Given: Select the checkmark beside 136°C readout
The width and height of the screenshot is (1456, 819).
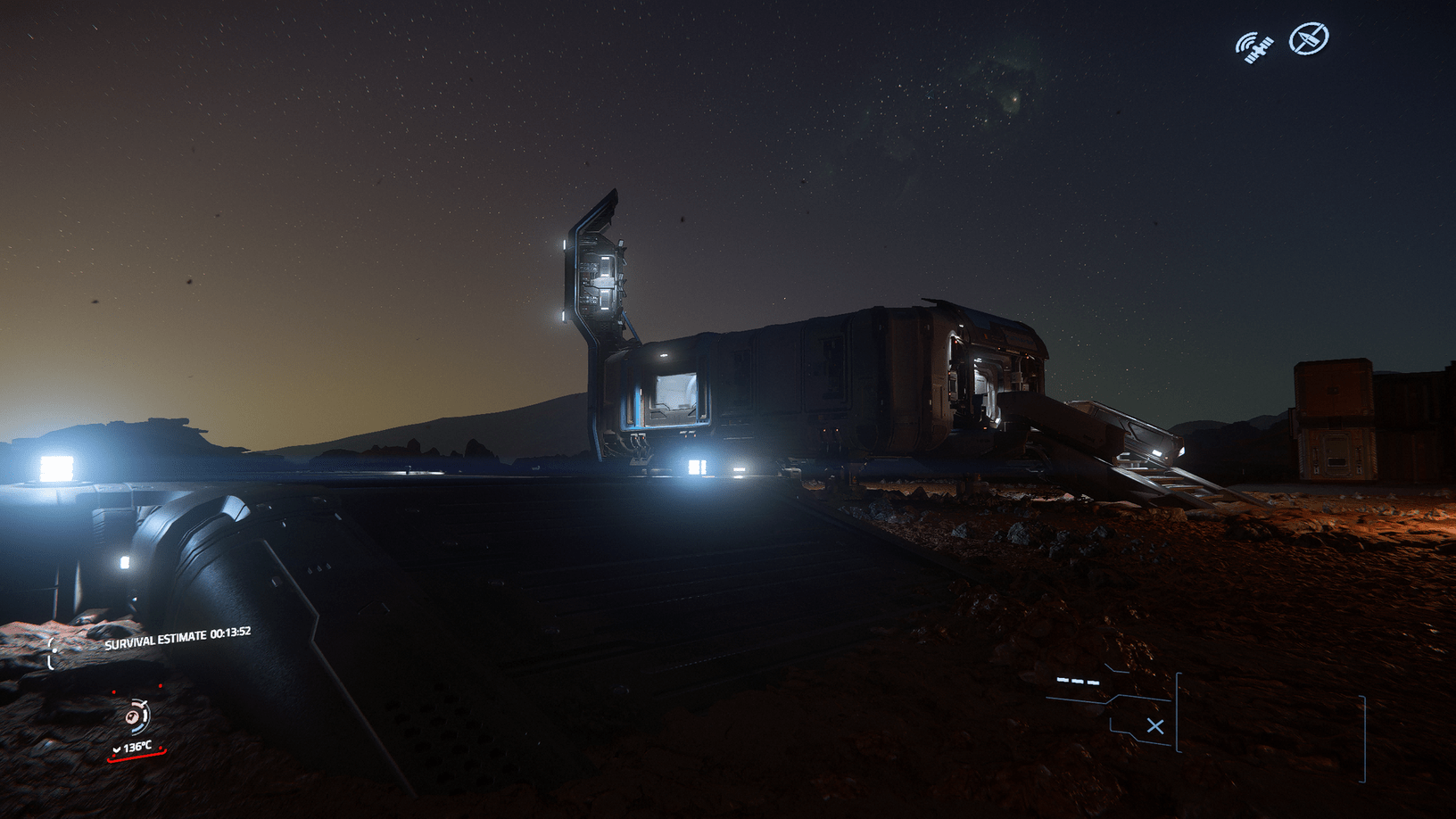Looking at the screenshot, I should 117,749.
